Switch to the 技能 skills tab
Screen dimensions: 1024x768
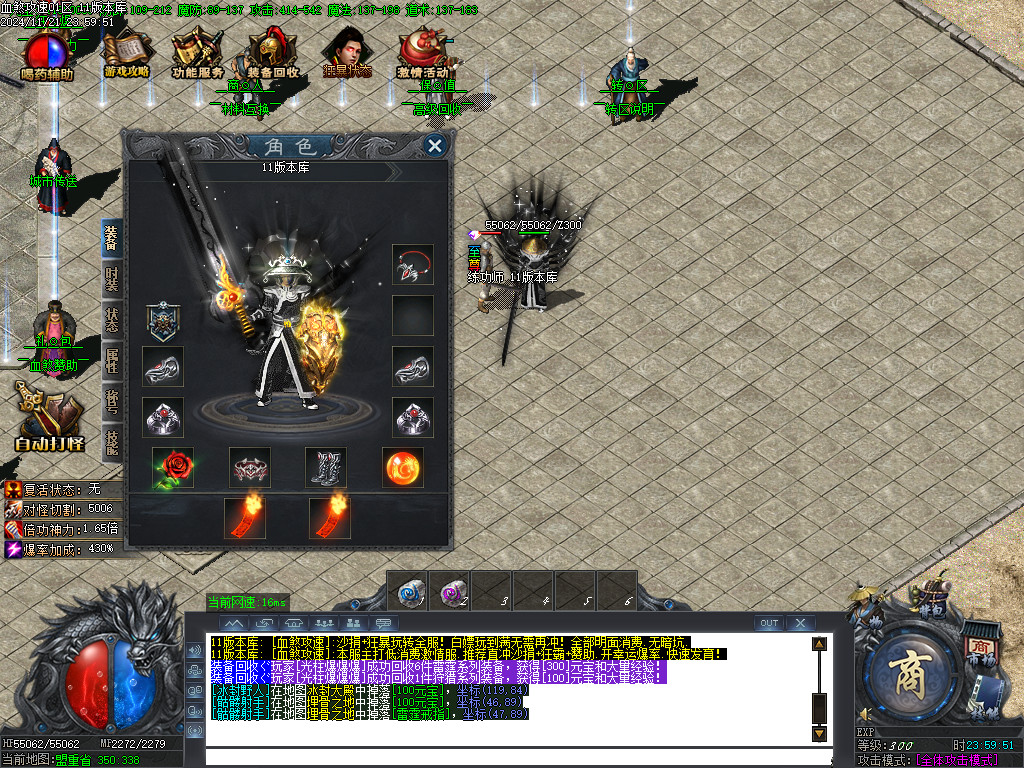[x=112, y=441]
